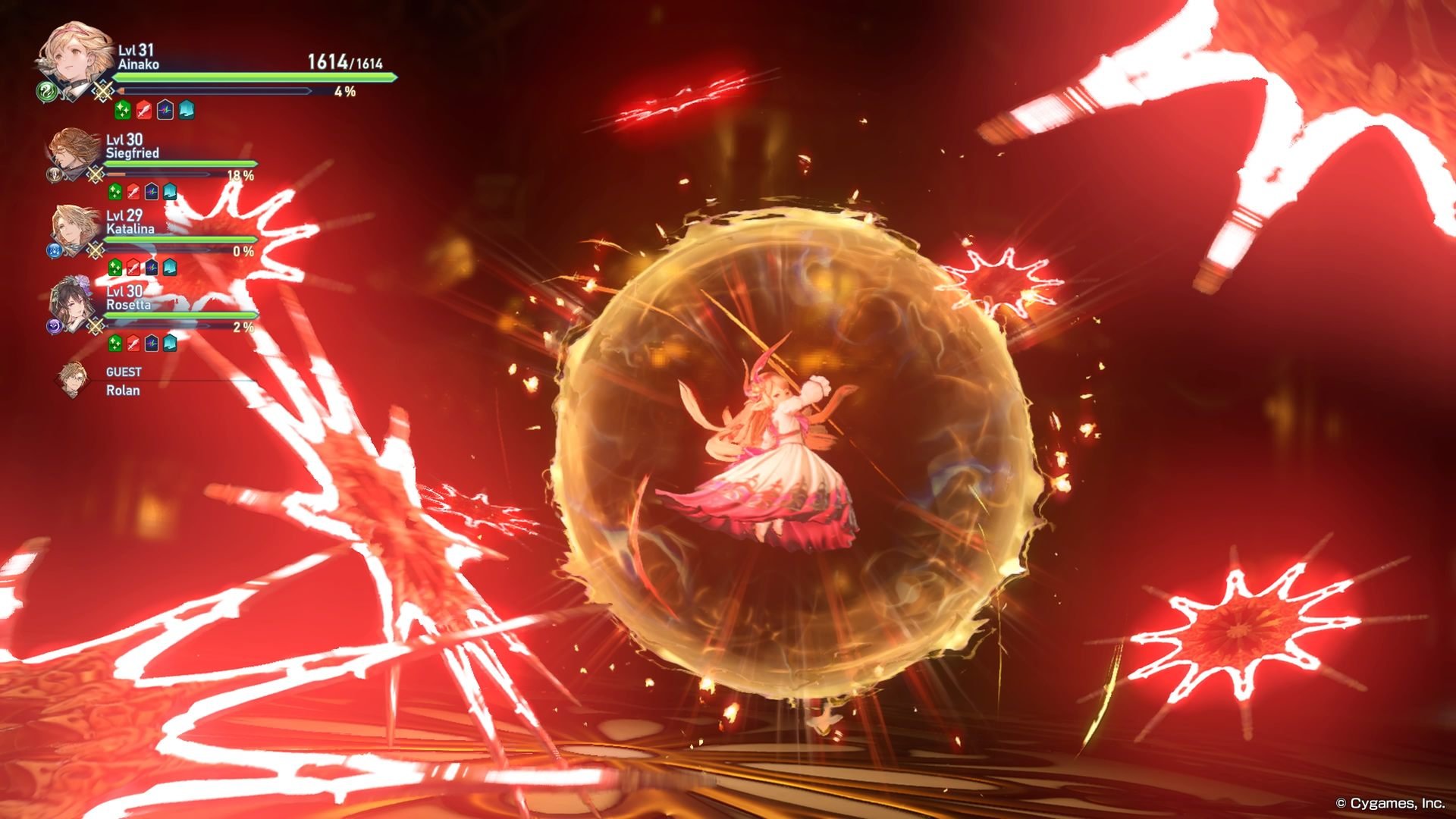Screen dimensions: 1456x819
Task: Select the red attack skill icon under Ainako
Action: click(x=143, y=108)
